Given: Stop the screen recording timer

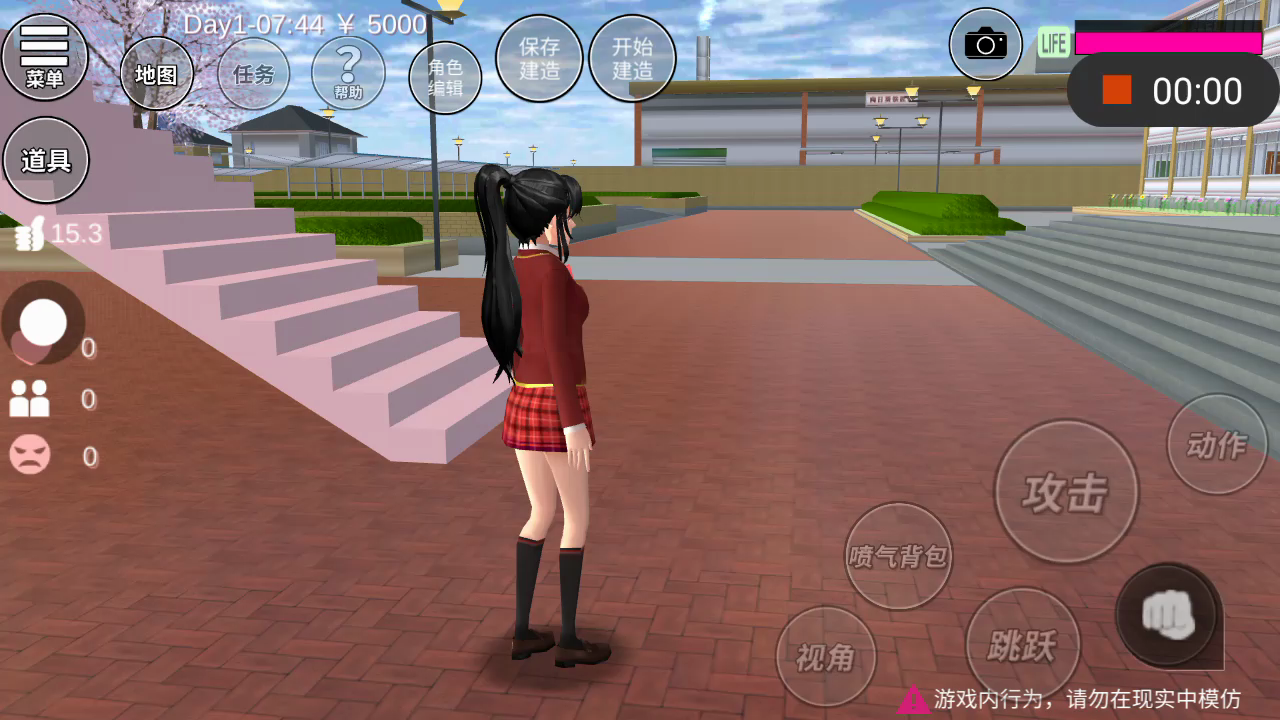Looking at the screenshot, I should [1117, 91].
